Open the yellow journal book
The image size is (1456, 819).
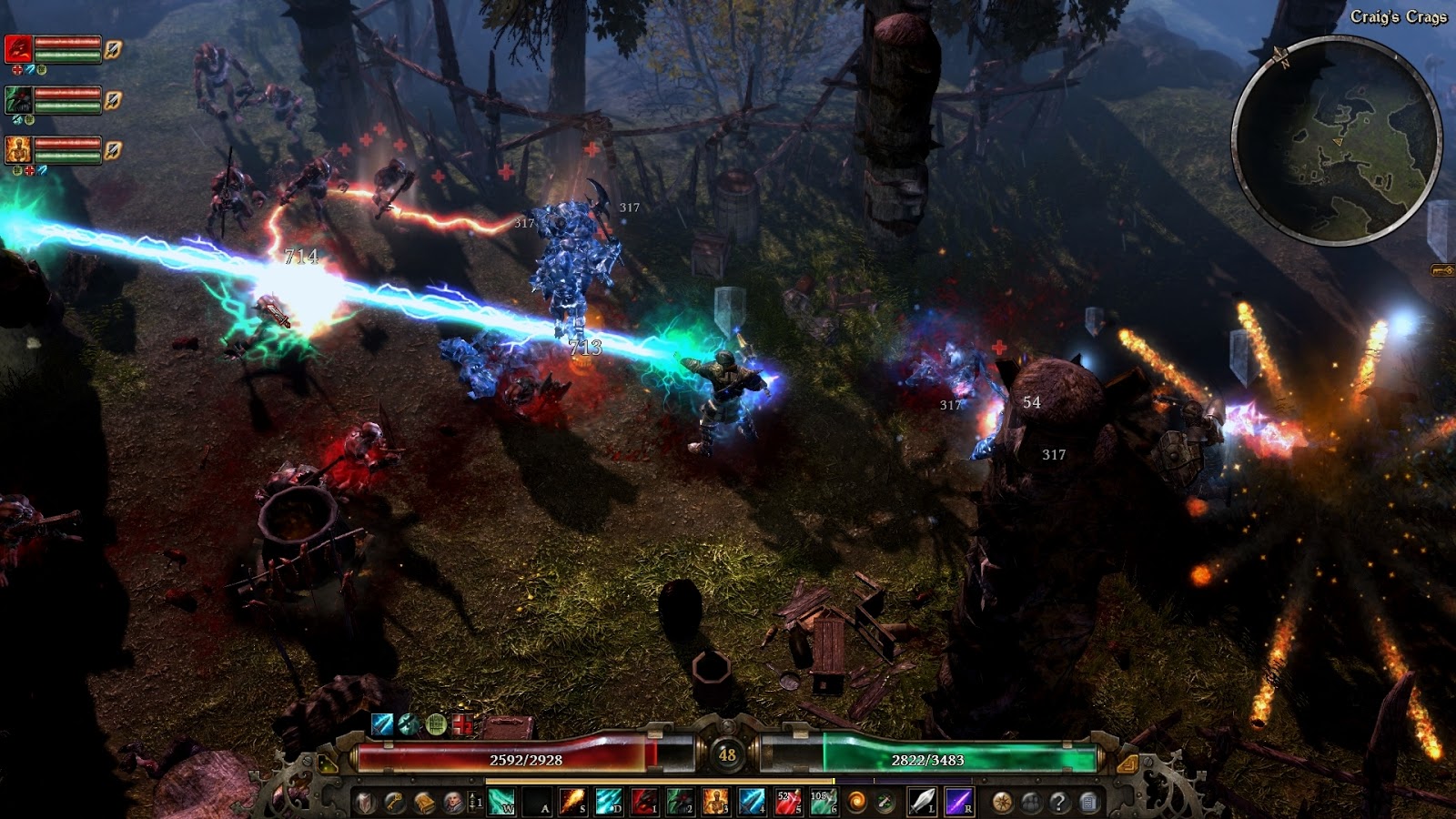coord(424,803)
